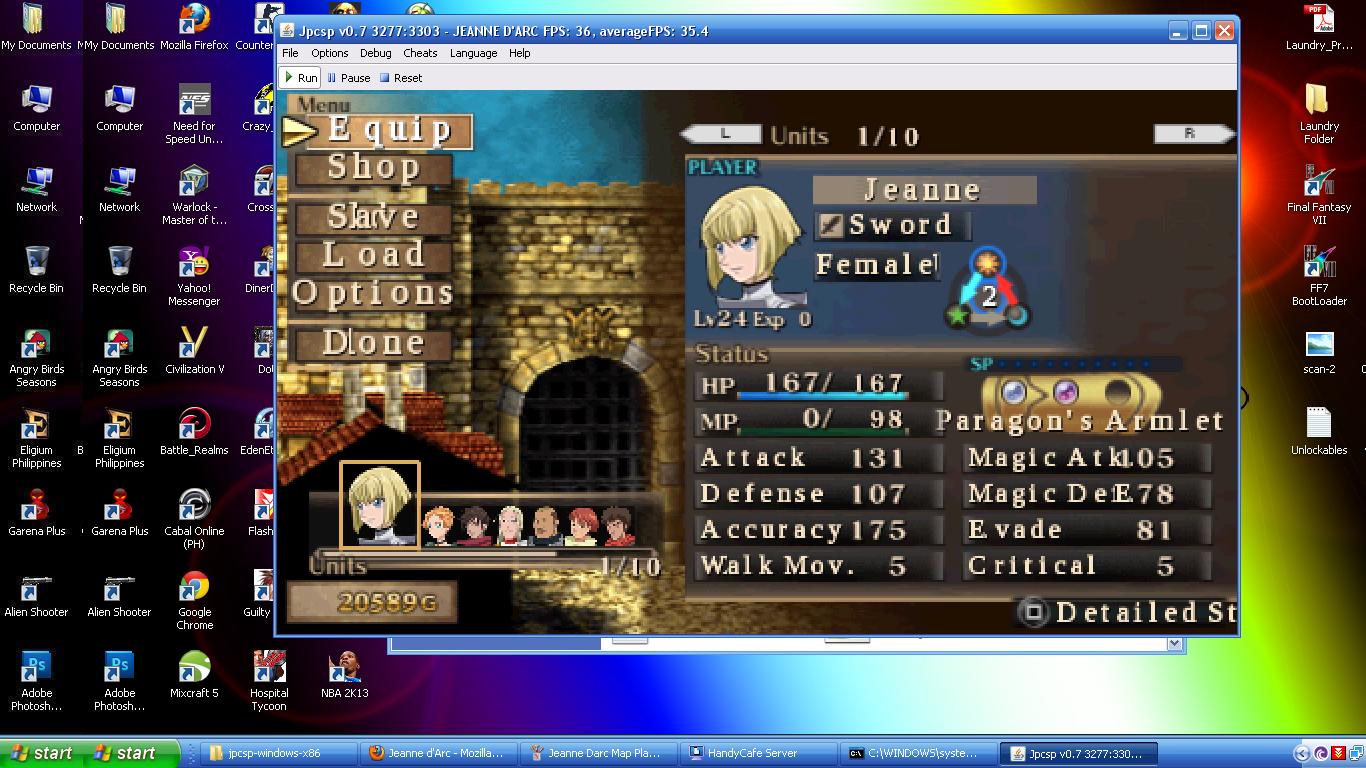Open the Shop menu
The height and width of the screenshot is (768, 1366).
373,168
